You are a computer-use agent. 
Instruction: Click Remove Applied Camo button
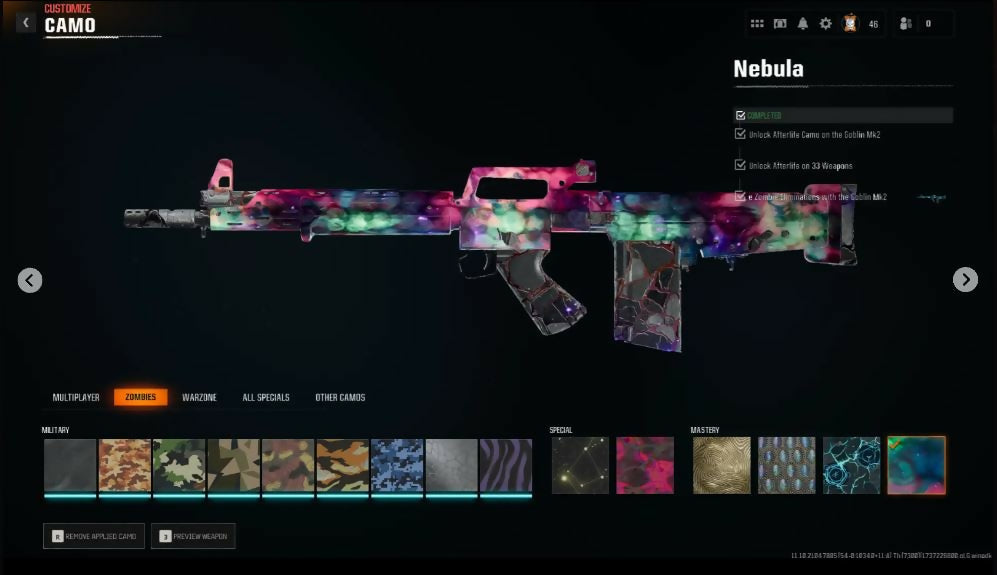[x=94, y=536]
